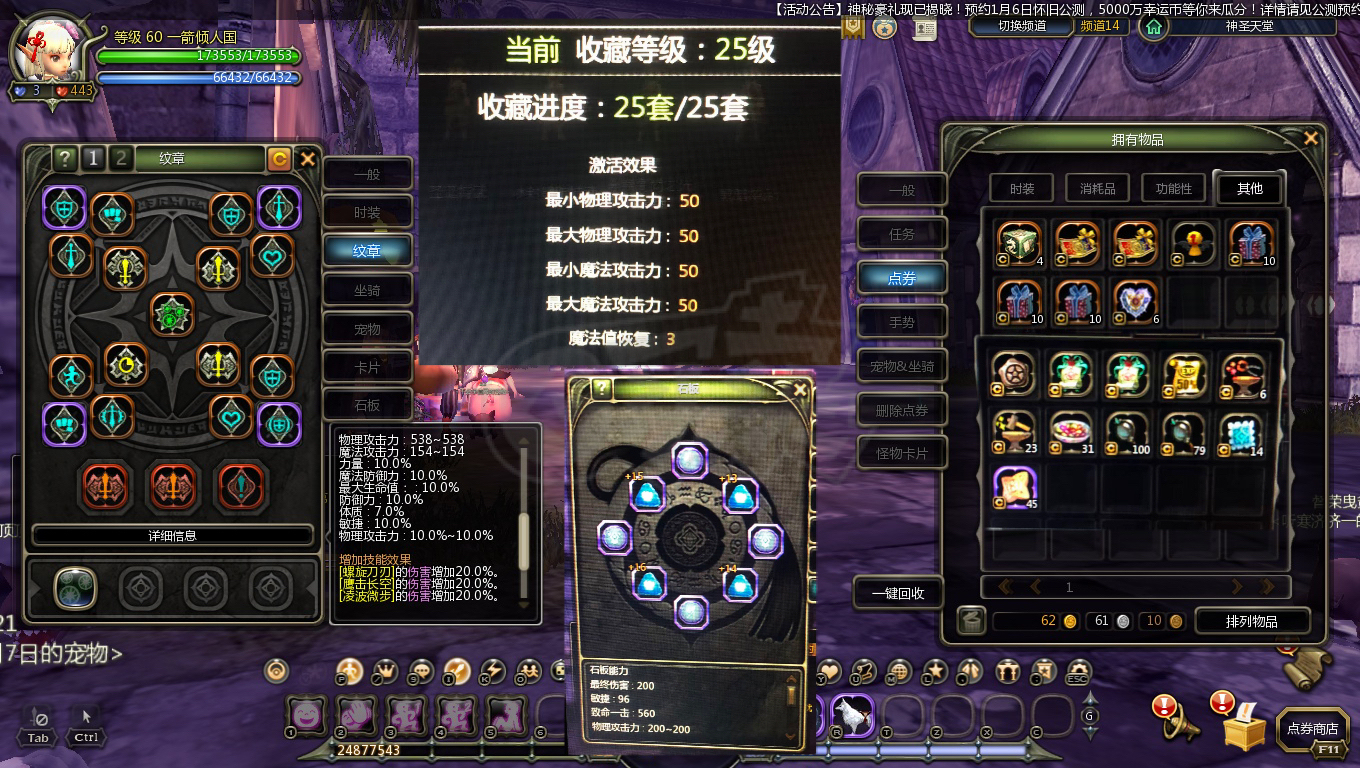This screenshot has width=1360, height=768.
Task: Click the 一键回收 button
Action: coord(899,592)
